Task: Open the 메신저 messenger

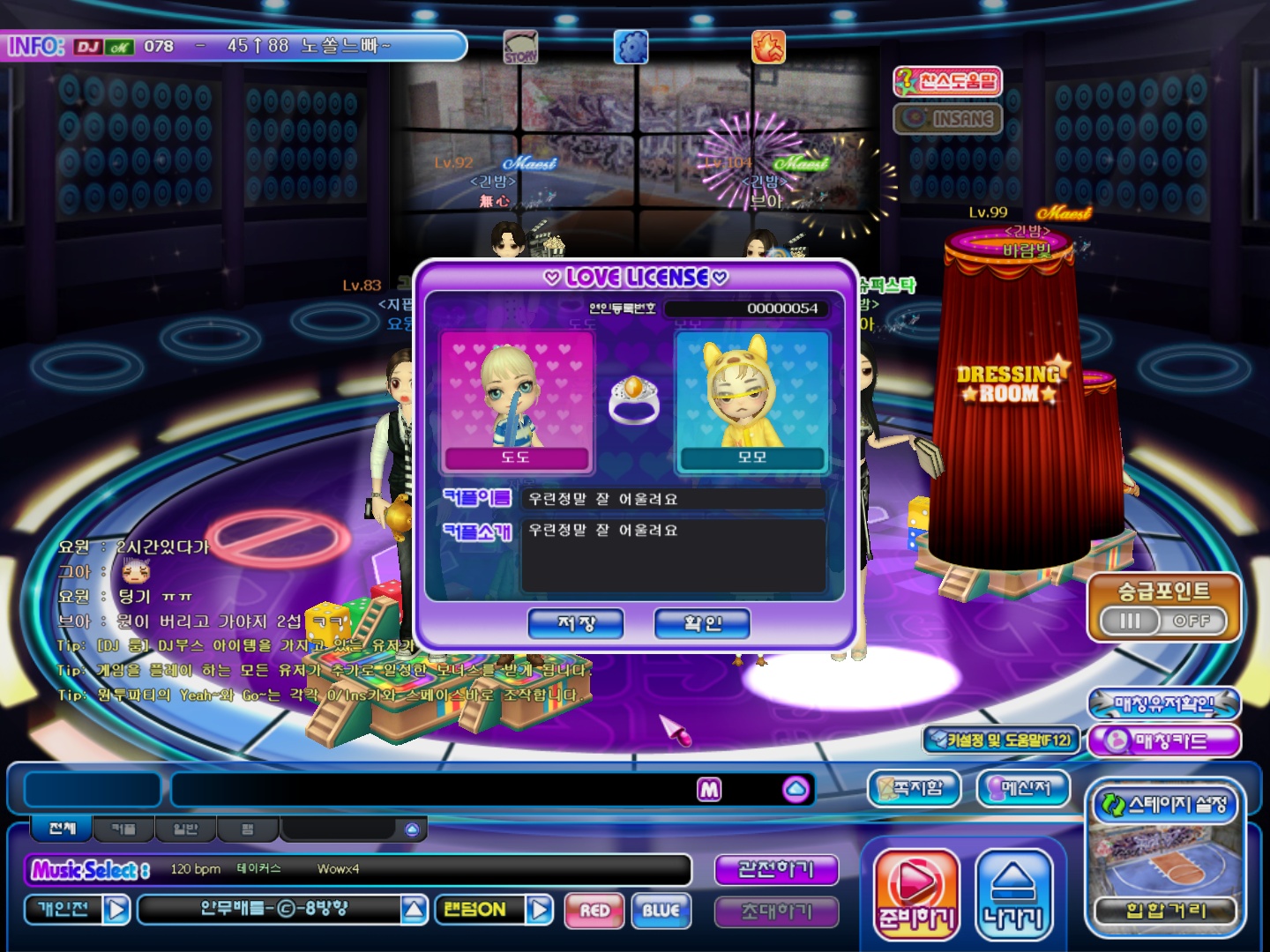Action: (1023, 788)
